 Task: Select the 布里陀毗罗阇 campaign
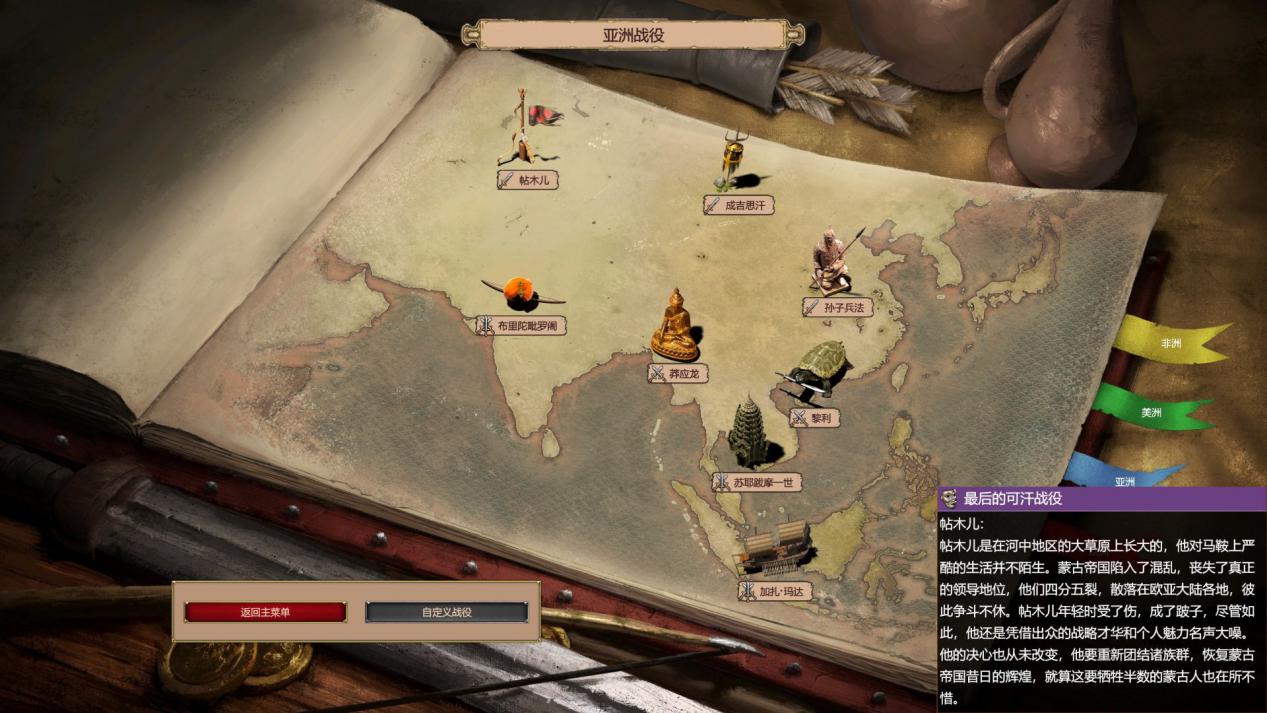tap(517, 325)
